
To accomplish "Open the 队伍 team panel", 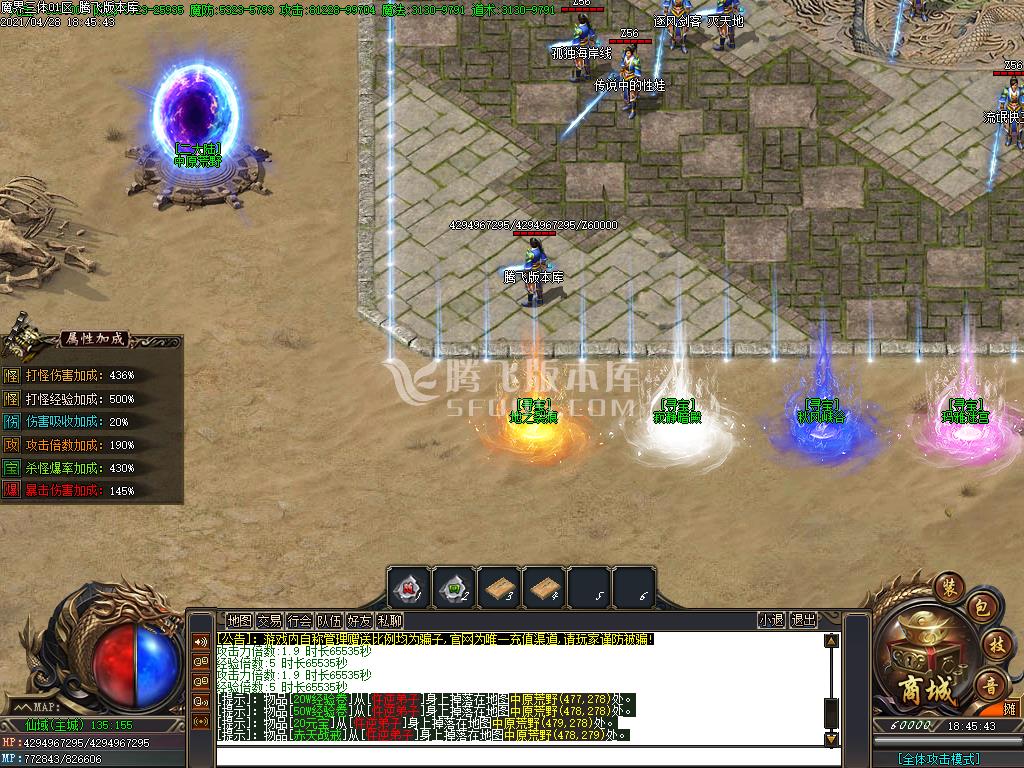I will click(329, 621).
